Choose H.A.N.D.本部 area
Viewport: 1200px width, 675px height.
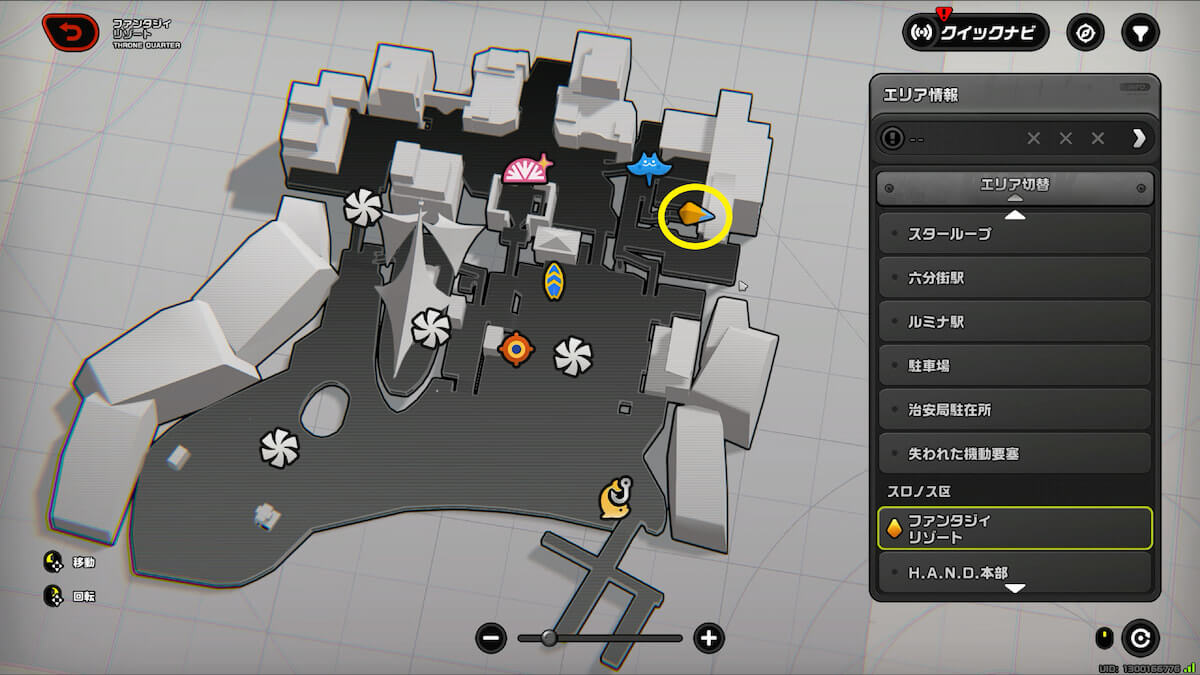coord(1014,573)
